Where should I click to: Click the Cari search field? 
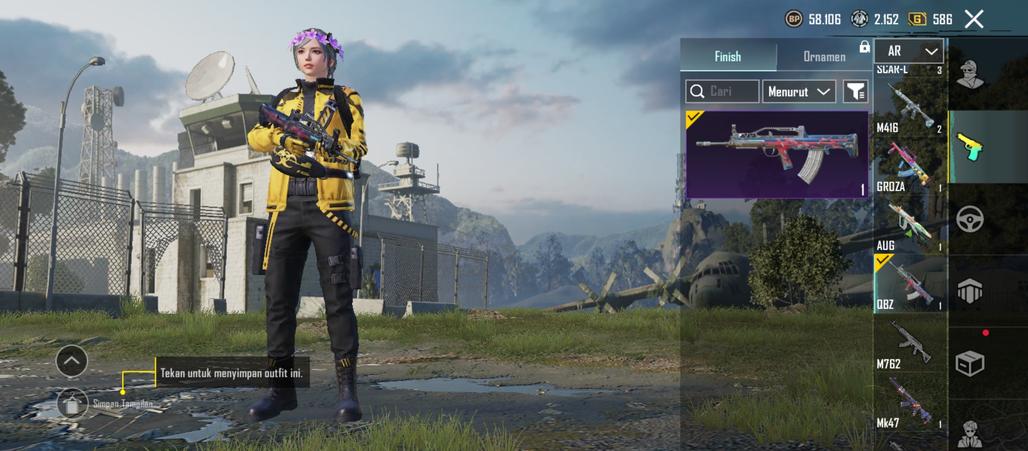722,91
